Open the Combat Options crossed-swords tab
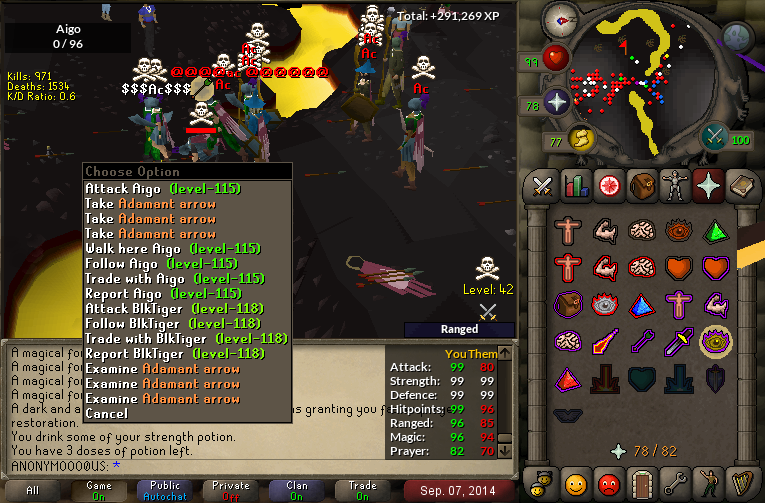The width and height of the screenshot is (765, 503). [x=542, y=186]
